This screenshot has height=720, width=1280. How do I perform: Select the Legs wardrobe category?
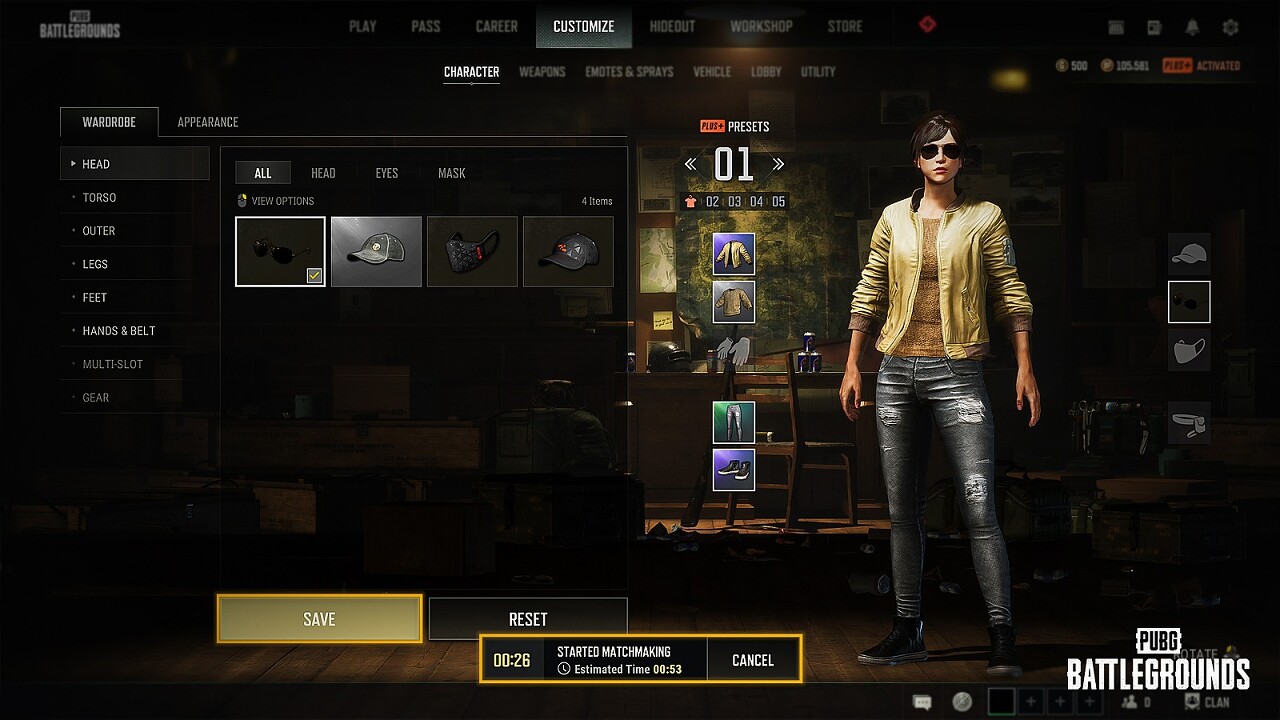coord(95,264)
